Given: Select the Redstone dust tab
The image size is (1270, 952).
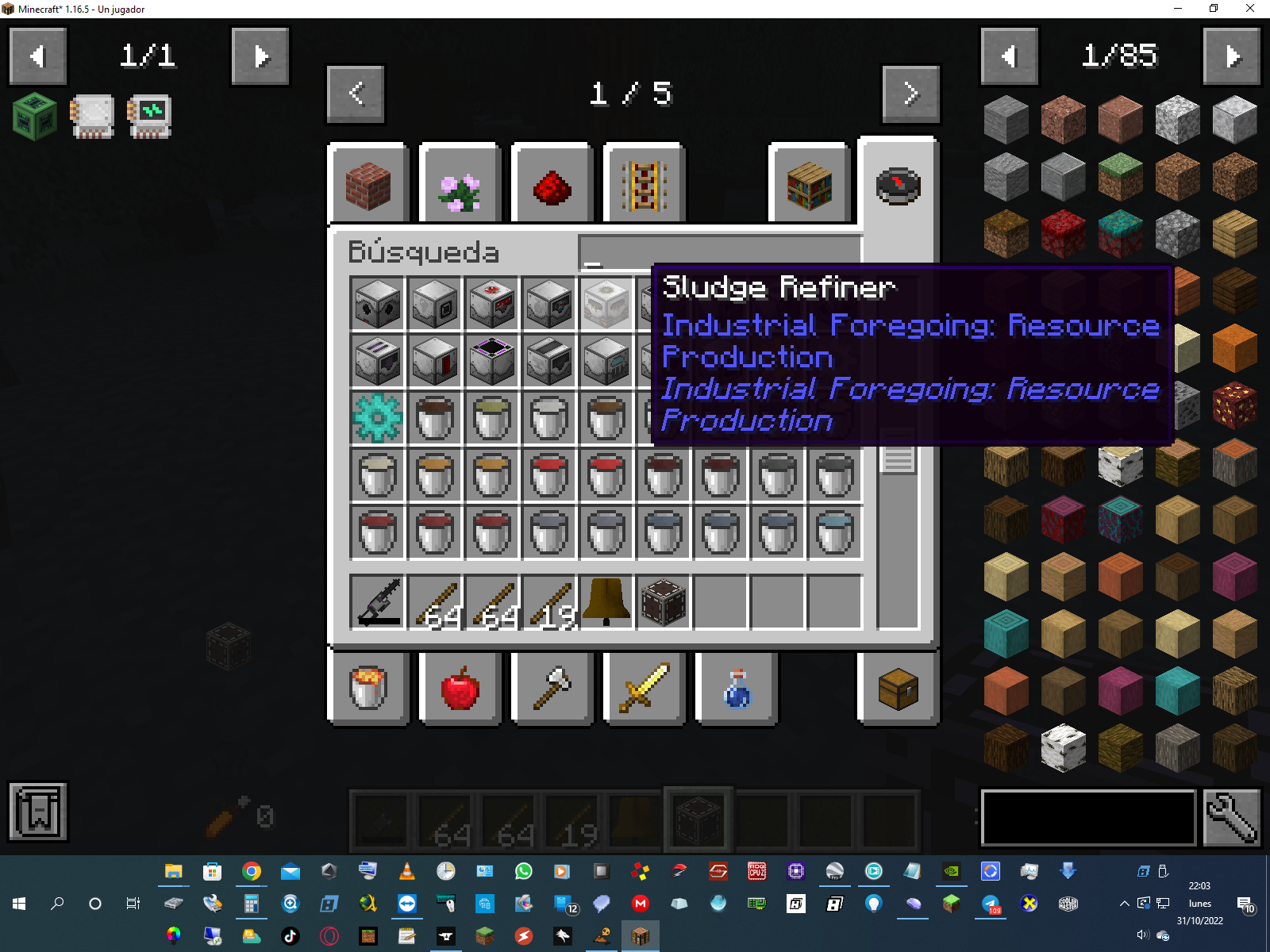Looking at the screenshot, I should coord(552,186).
